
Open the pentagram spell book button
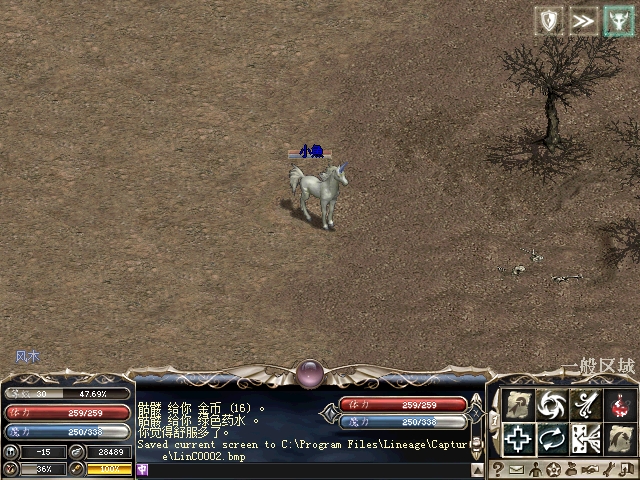click(x=553, y=469)
